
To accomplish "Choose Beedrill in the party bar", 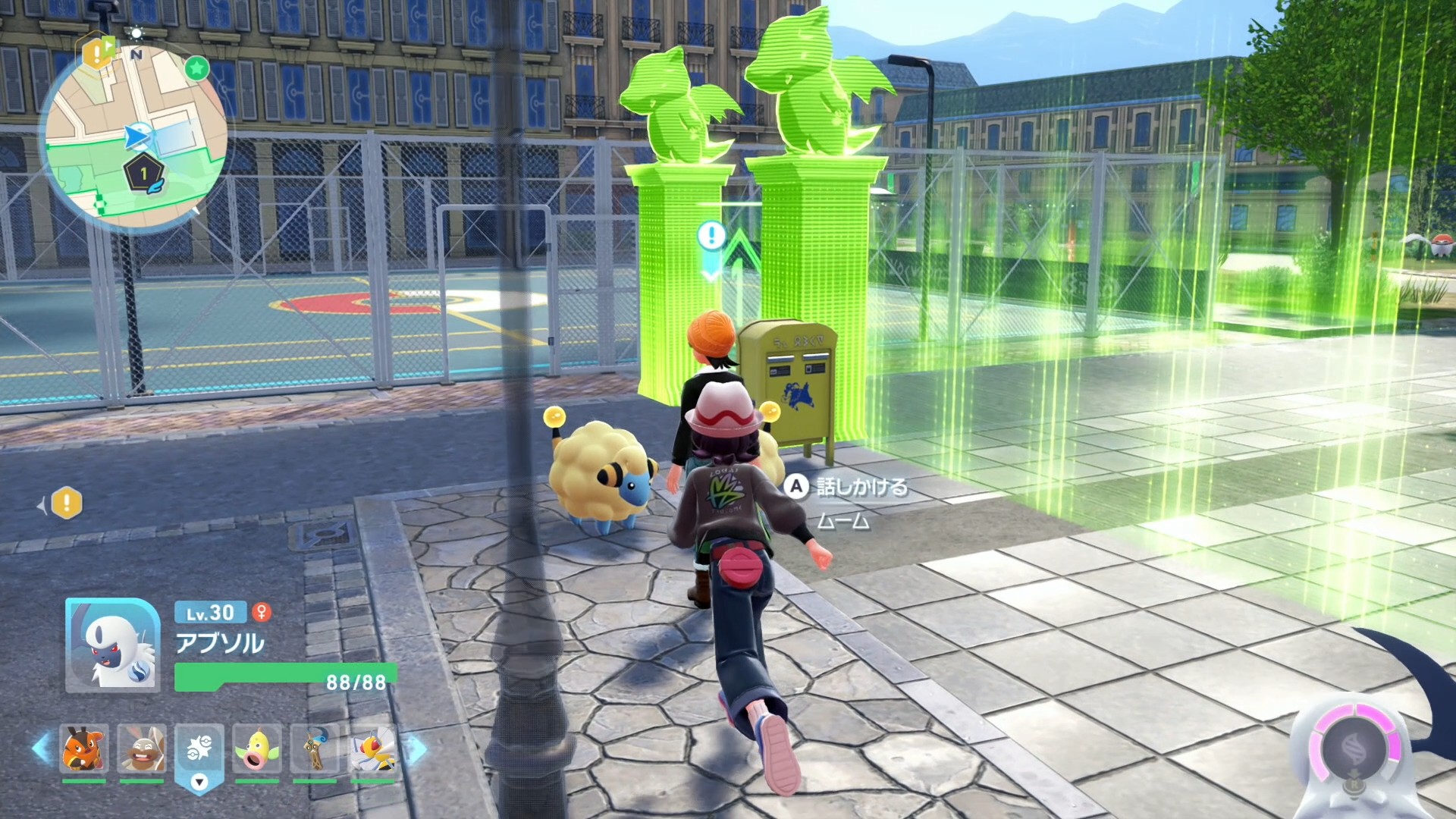I will point(372,748).
